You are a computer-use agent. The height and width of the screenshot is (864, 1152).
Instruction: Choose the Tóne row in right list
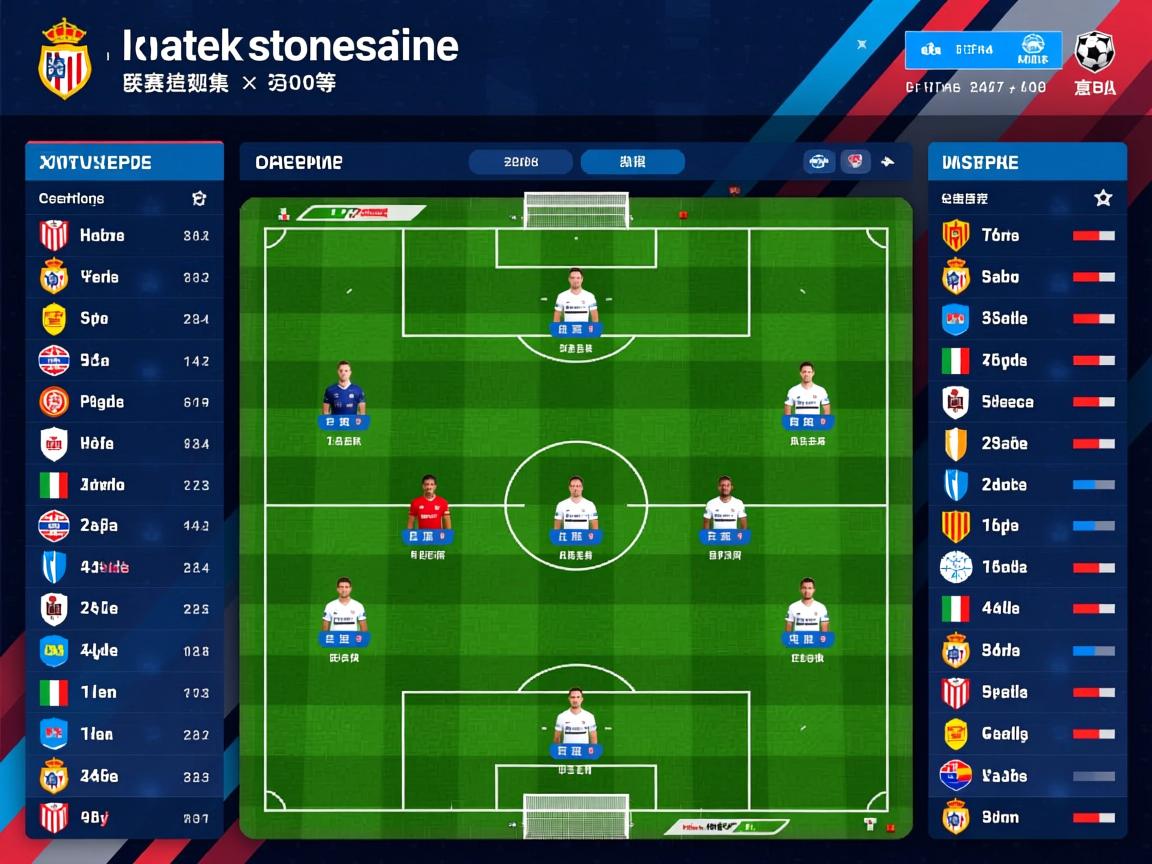coord(1027,236)
